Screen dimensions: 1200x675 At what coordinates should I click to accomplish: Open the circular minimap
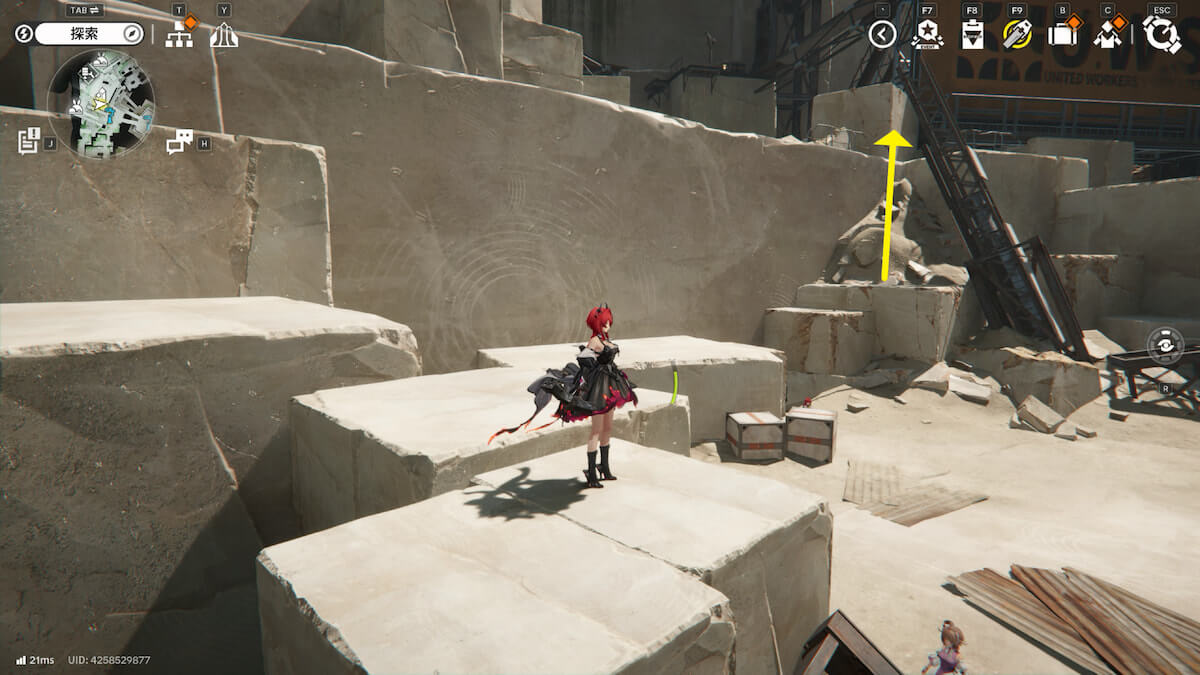[x=101, y=104]
